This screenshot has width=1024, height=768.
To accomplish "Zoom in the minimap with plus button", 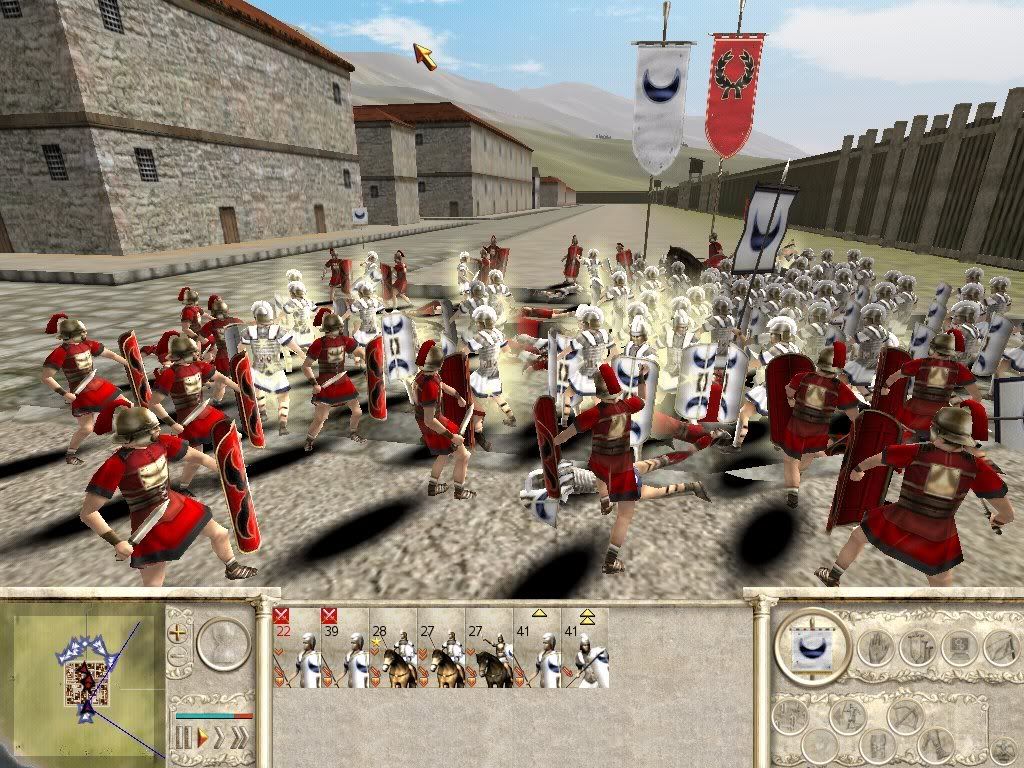I will pyautogui.click(x=180, y=632).
